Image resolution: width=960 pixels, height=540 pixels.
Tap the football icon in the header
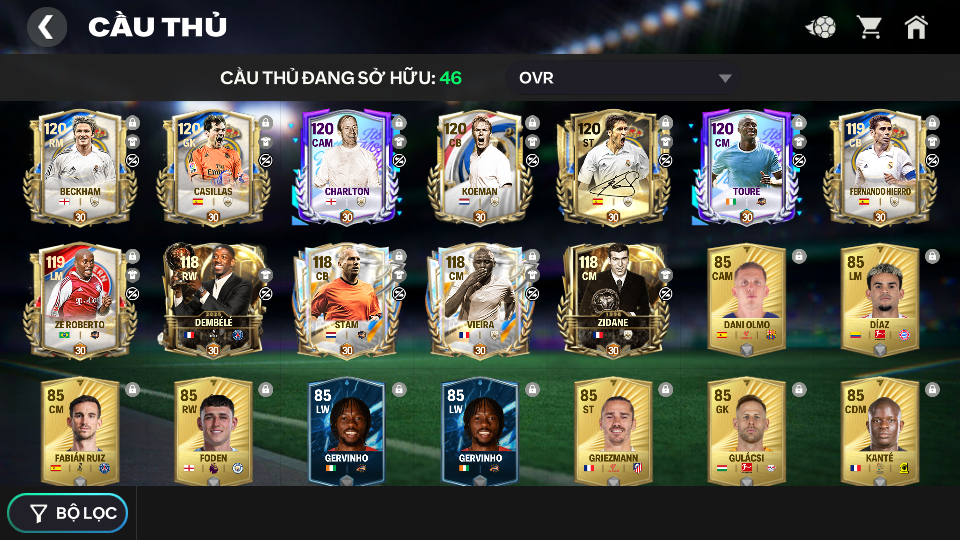[821, 27]
